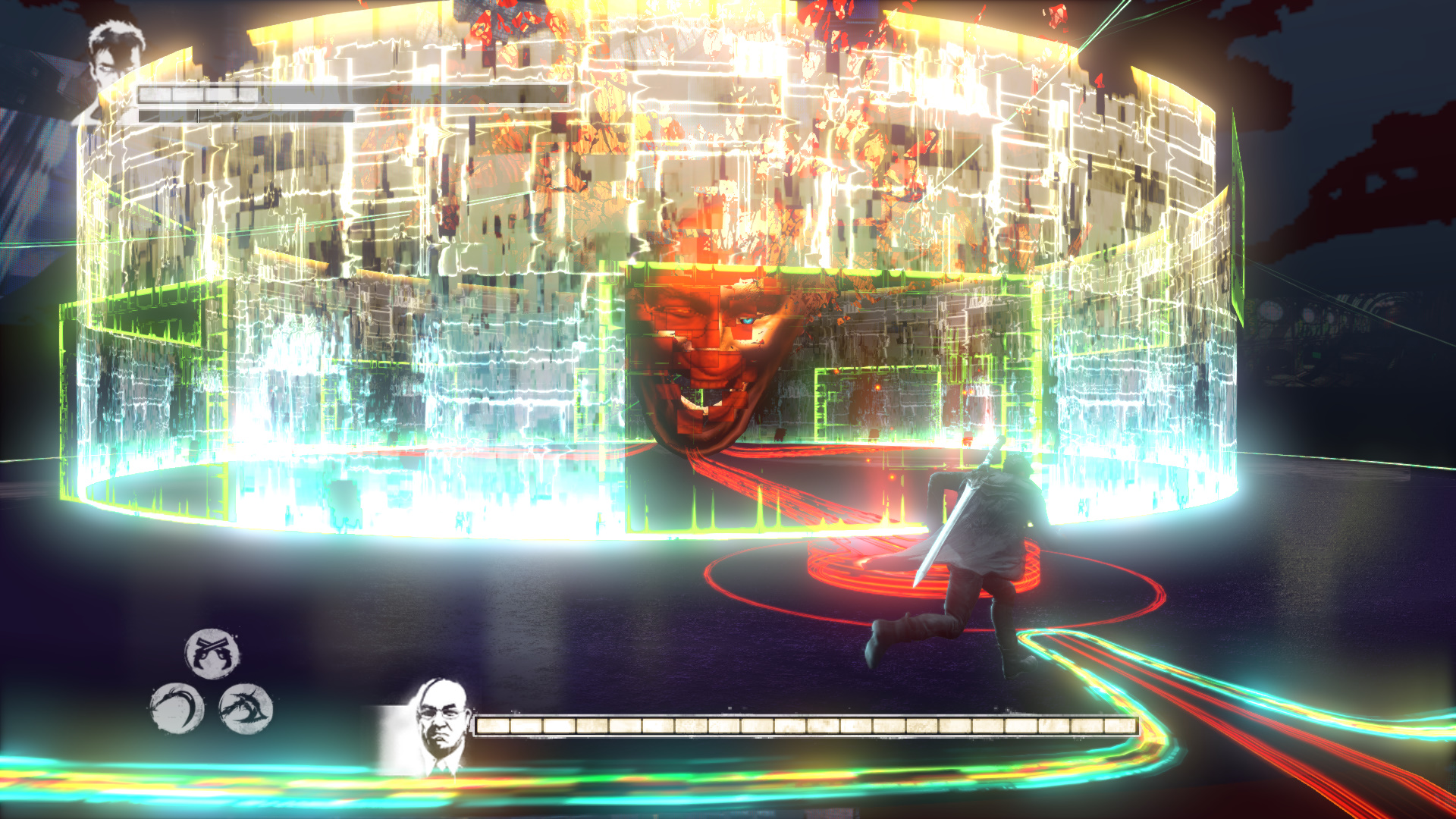This screenshot has height=819, width=1456.
Task: Pick the Arbiter axe weapon icon
Action: pyautogui.click(x=246, y=708)
